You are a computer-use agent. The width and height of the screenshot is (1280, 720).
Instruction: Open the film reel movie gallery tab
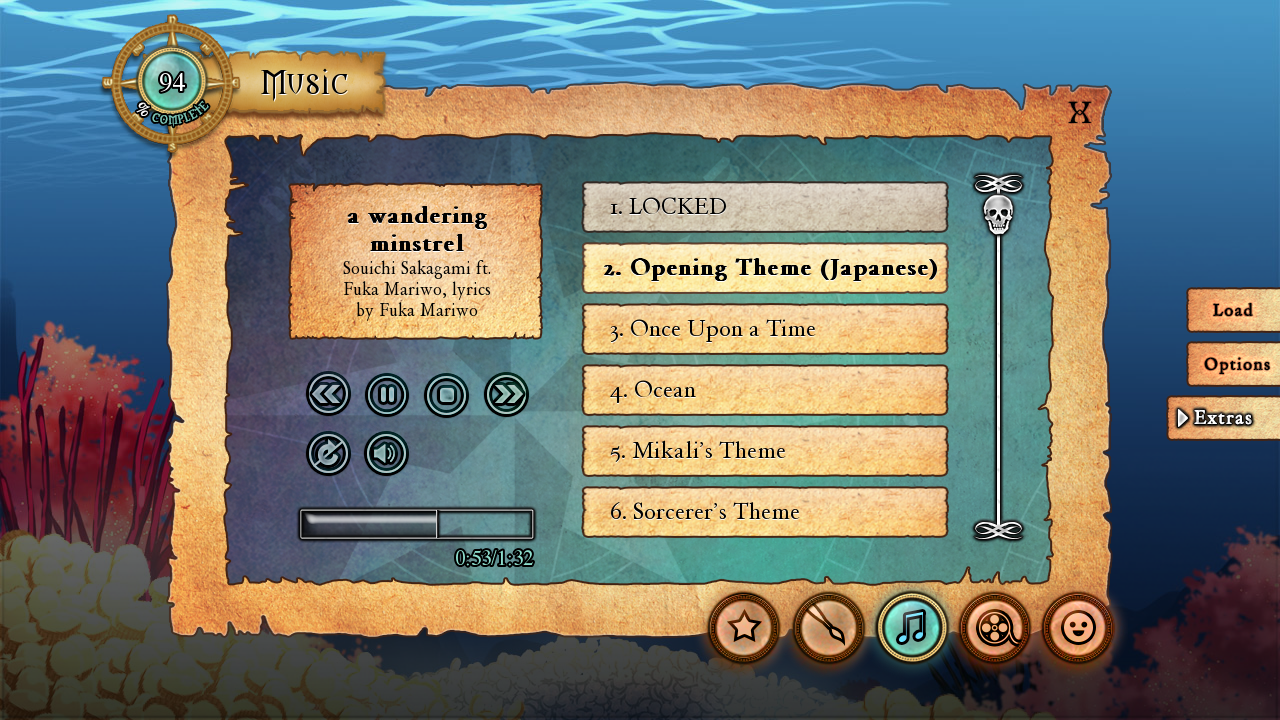pos(994,628)
